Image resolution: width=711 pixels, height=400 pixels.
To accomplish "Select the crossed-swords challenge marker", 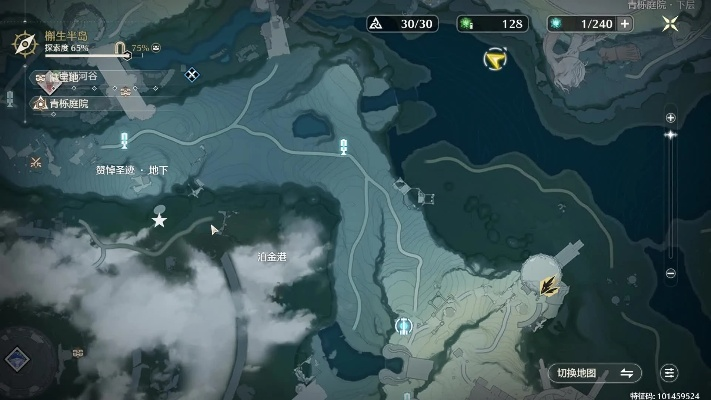I will (x=36, y=163).
